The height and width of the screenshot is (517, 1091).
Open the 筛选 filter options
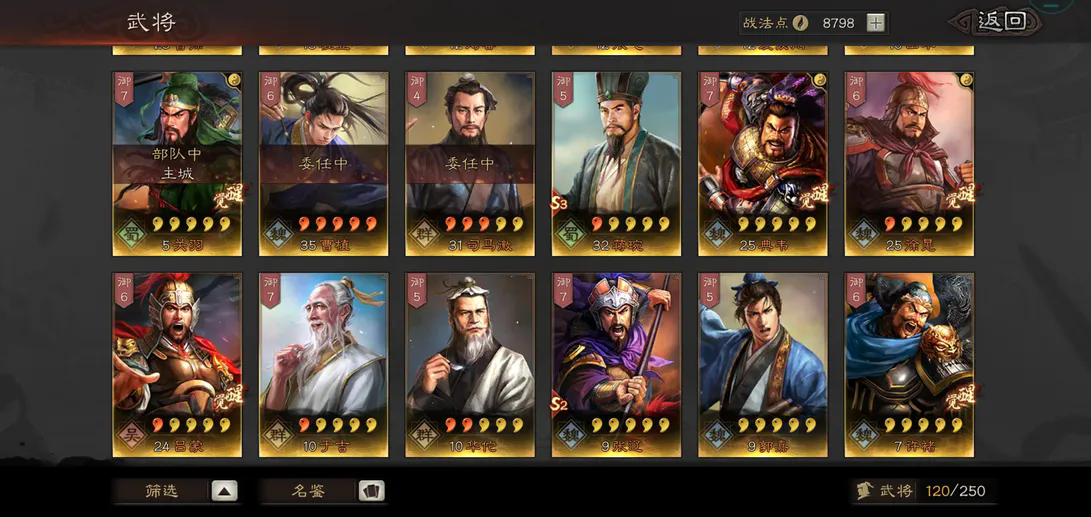[175, 491]
